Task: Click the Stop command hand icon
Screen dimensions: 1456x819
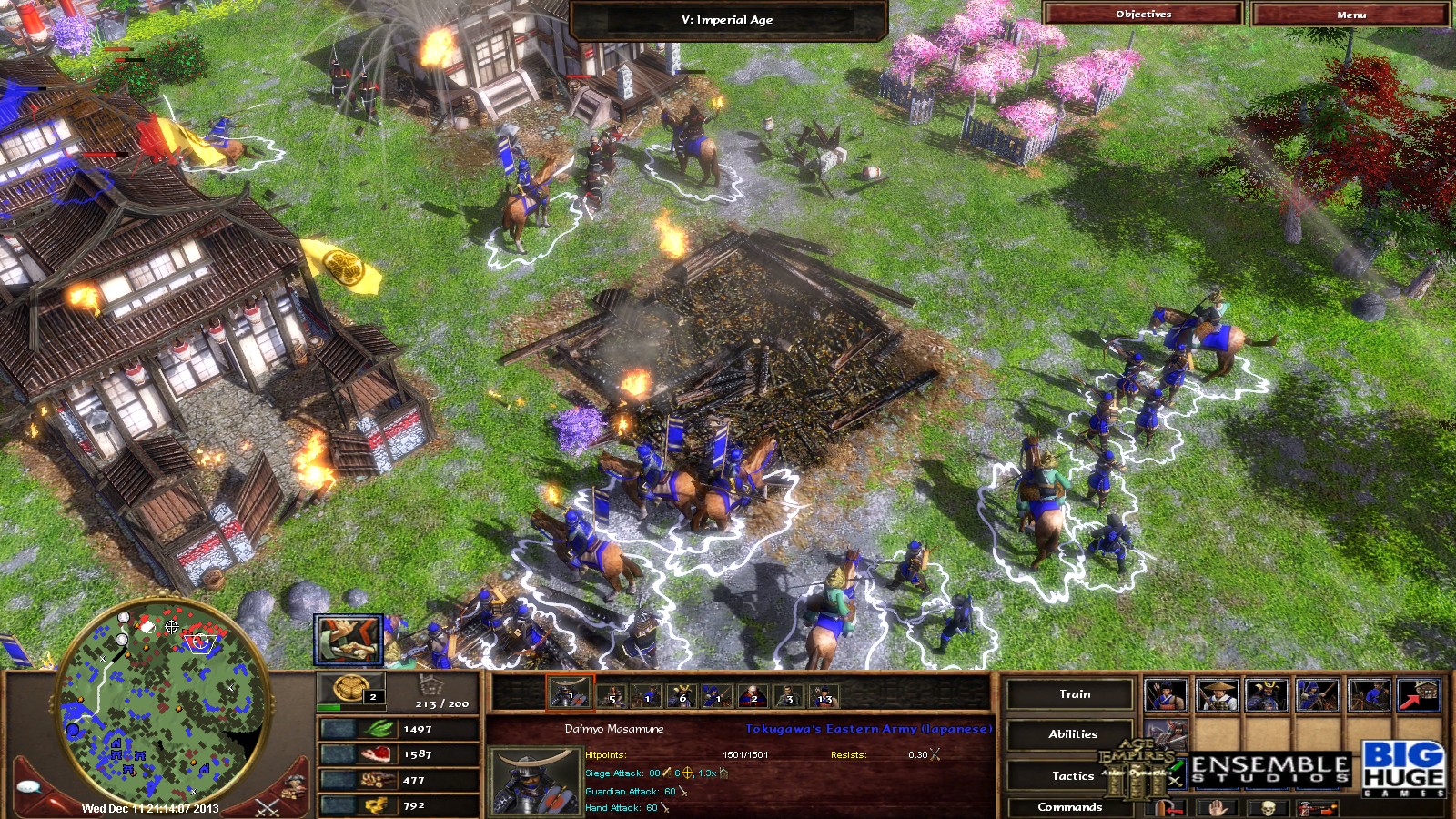Action: 1219,808
